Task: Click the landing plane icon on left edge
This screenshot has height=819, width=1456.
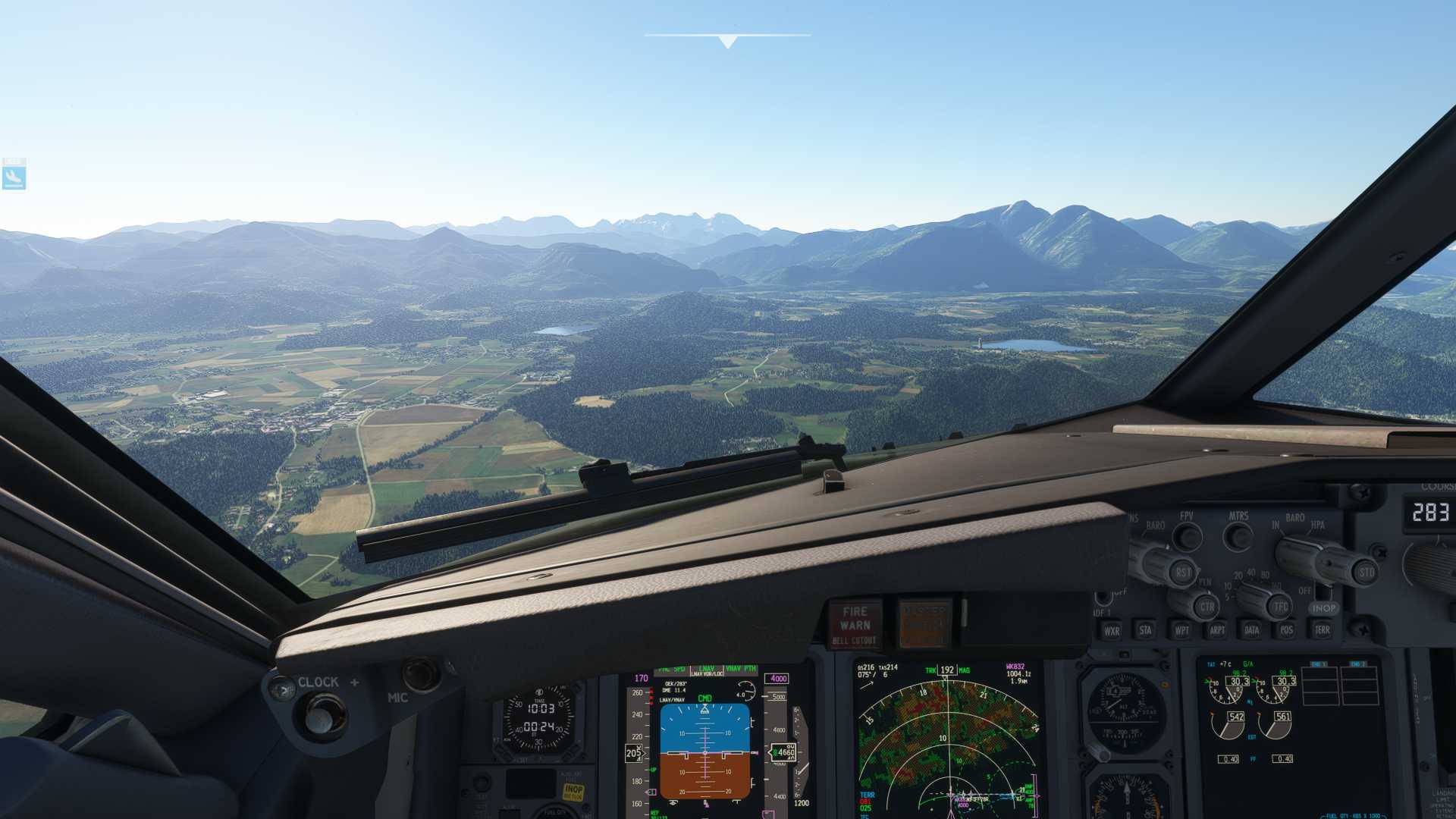Action: [x=14, y=177]
